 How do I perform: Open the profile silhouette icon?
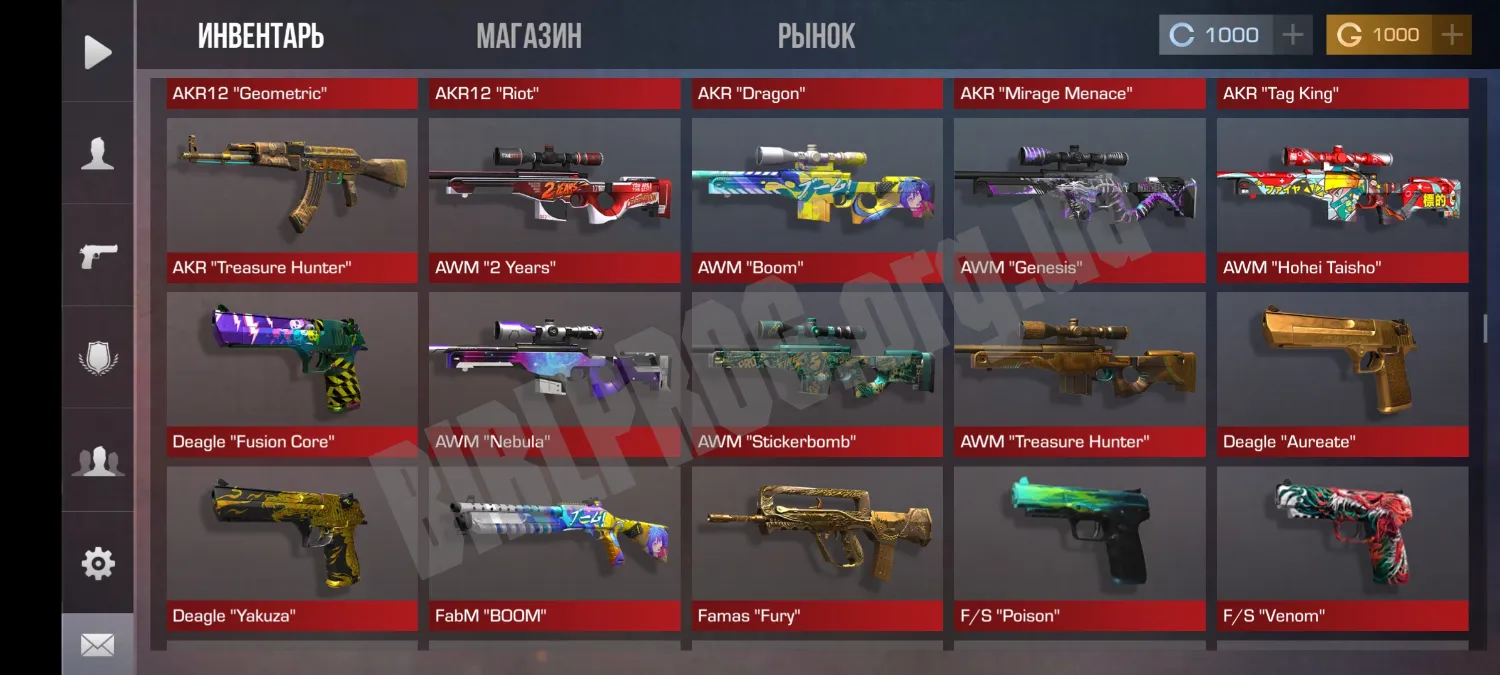pyautogui.click(x=98, y=154)
